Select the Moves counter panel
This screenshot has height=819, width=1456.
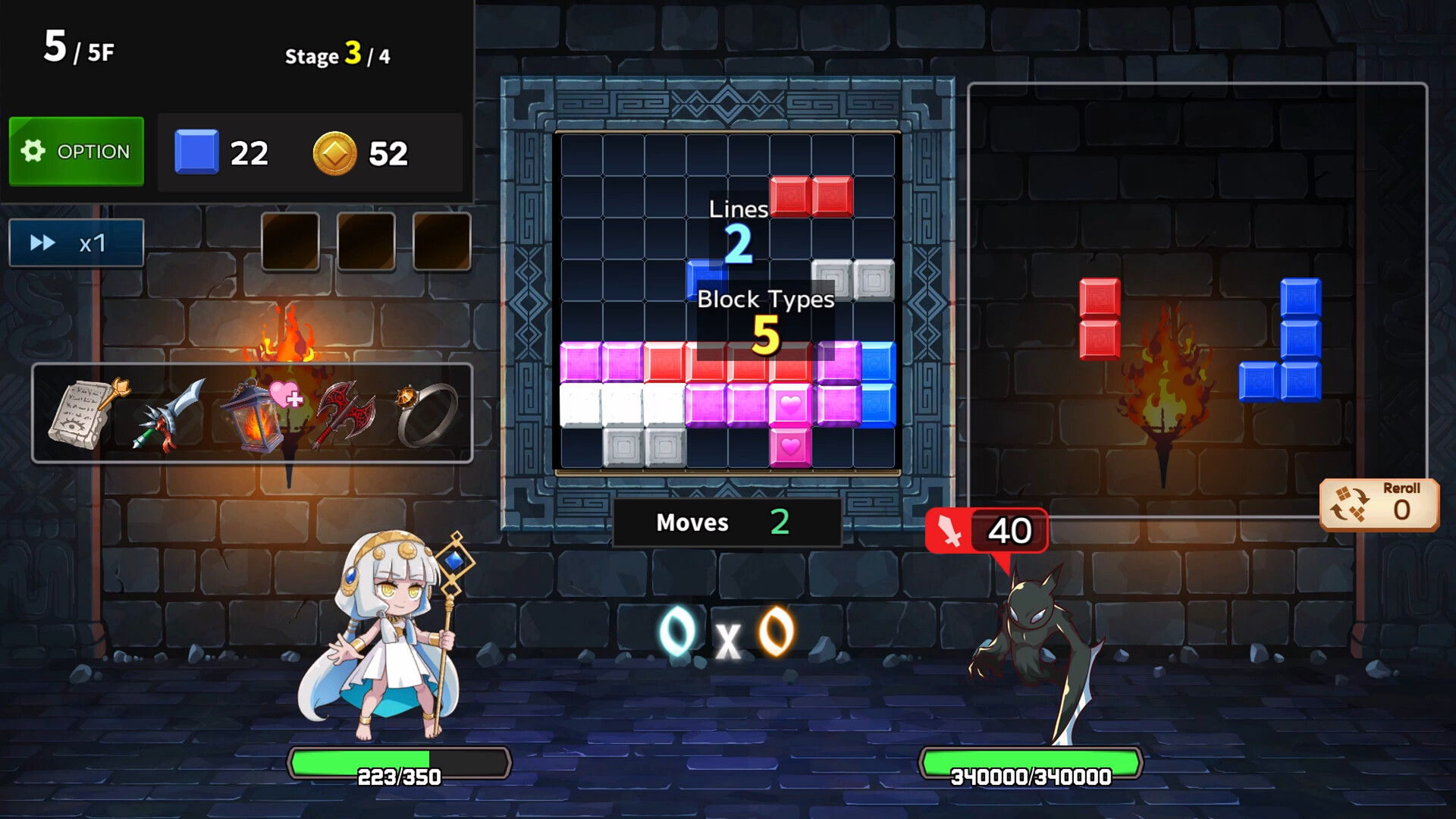tap(726, 522)
